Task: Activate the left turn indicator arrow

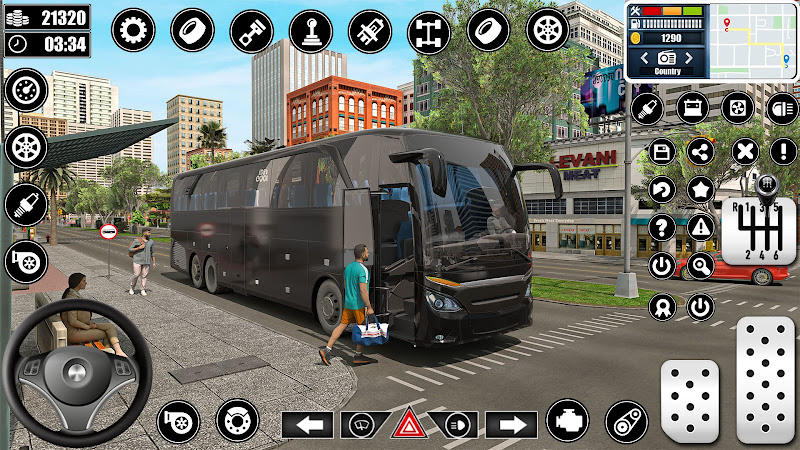Action: 307,425
